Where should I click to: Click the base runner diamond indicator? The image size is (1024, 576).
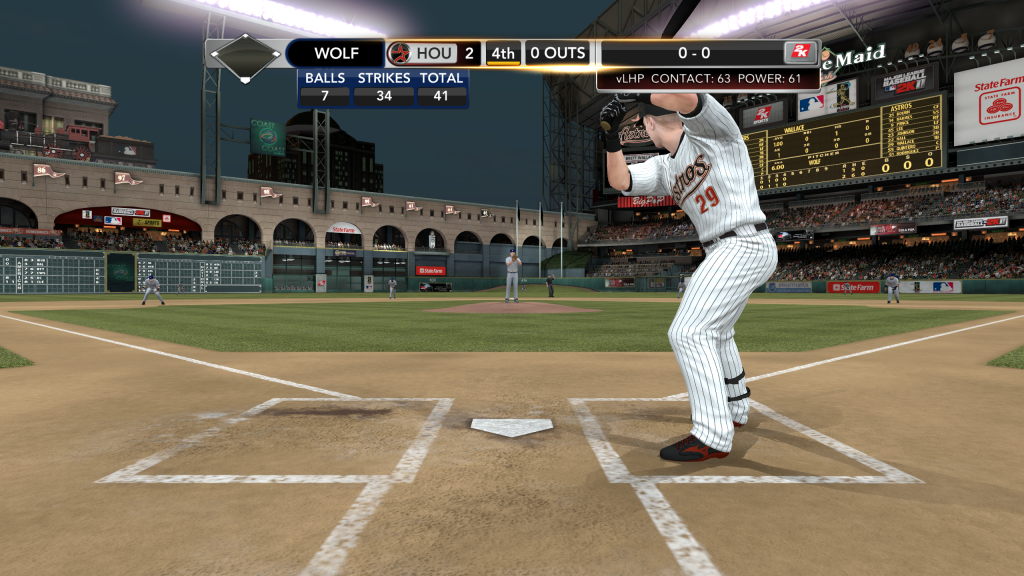click(244, 54)
